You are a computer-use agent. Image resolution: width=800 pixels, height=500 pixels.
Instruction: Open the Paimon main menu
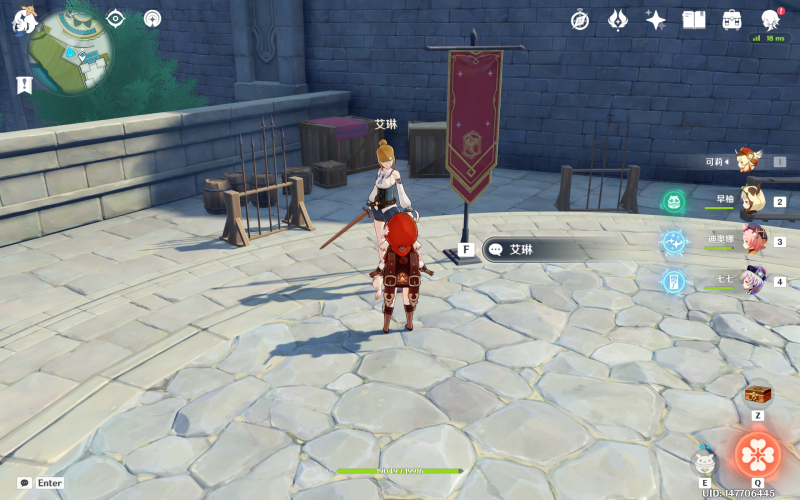pyautogui.click(x=22, y=20)
